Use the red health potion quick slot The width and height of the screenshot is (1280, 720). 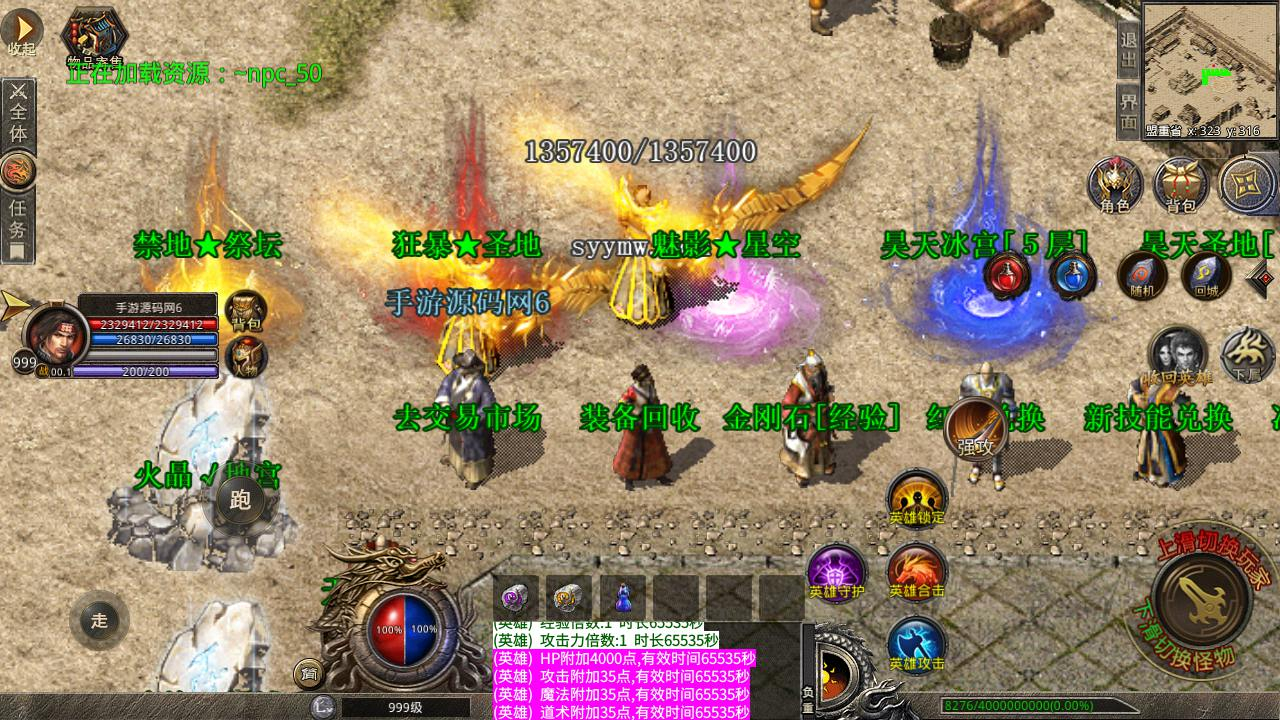click(x=1007, y=274)
